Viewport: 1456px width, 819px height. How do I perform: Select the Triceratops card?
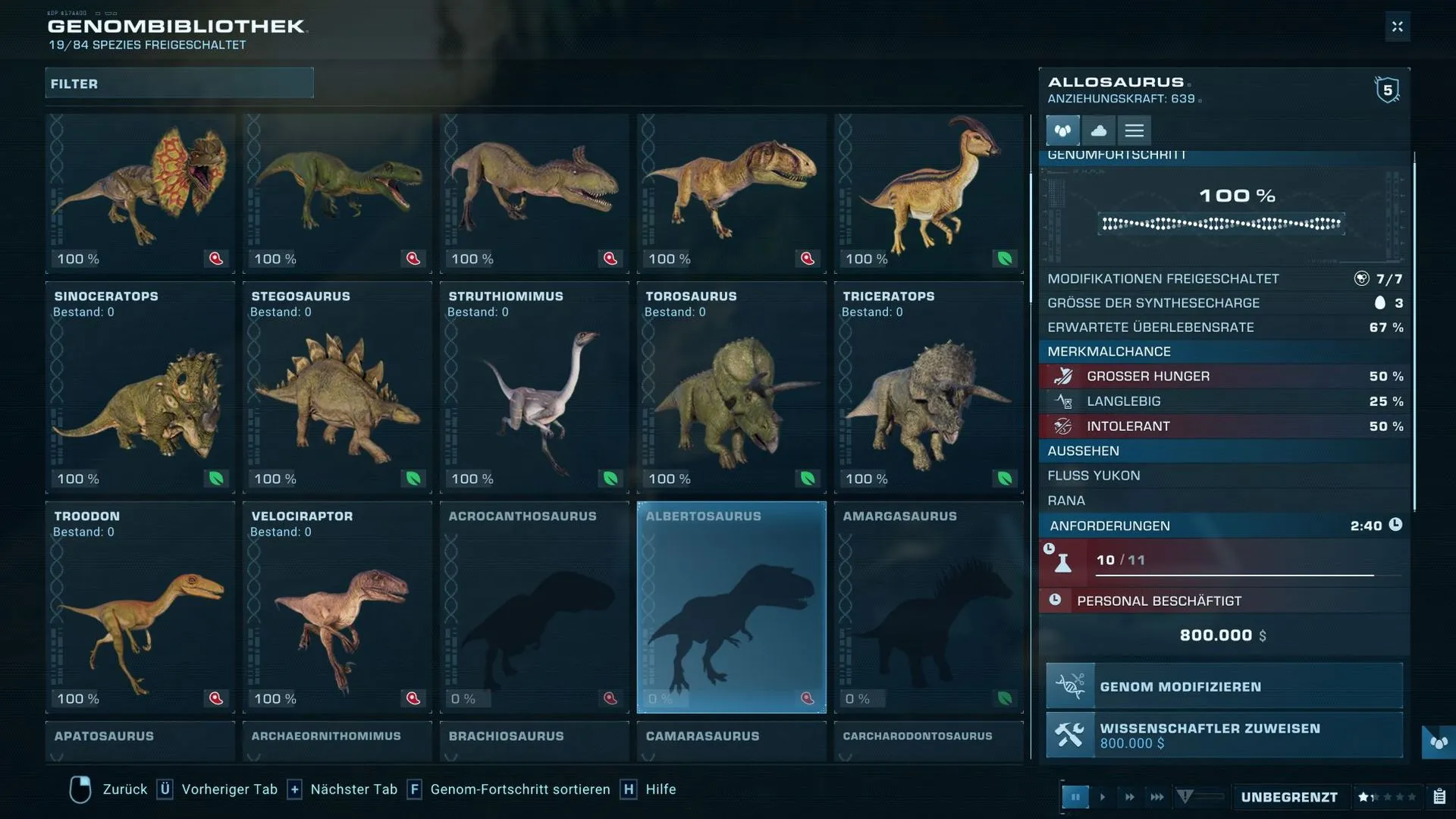click(x=929, y=388)
